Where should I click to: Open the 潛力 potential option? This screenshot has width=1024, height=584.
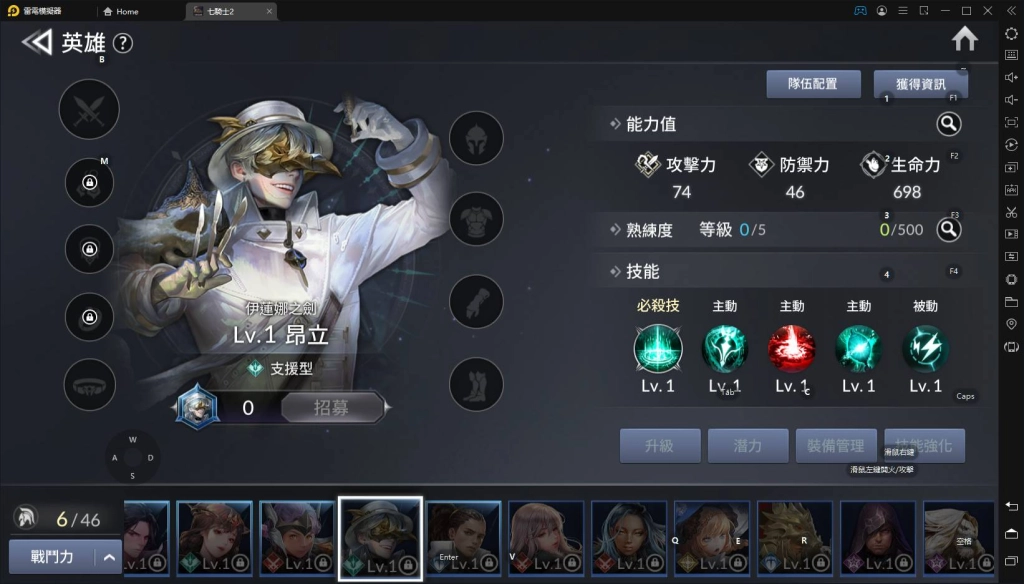coord(748,446)
